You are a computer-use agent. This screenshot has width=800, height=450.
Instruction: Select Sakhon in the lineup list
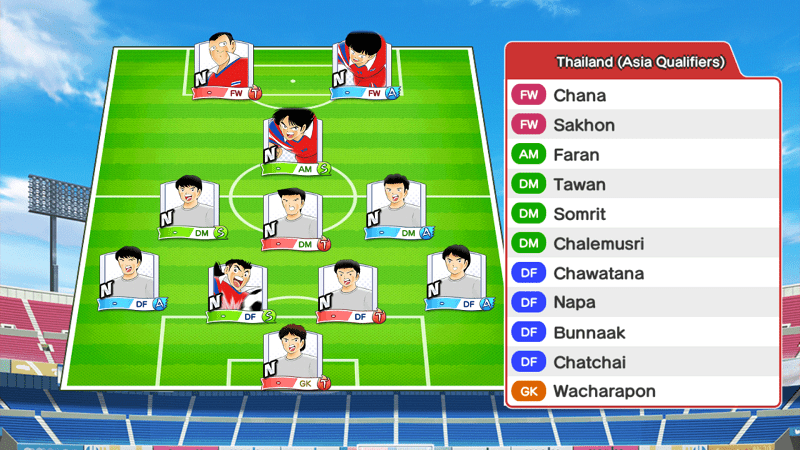coord(642,125)
